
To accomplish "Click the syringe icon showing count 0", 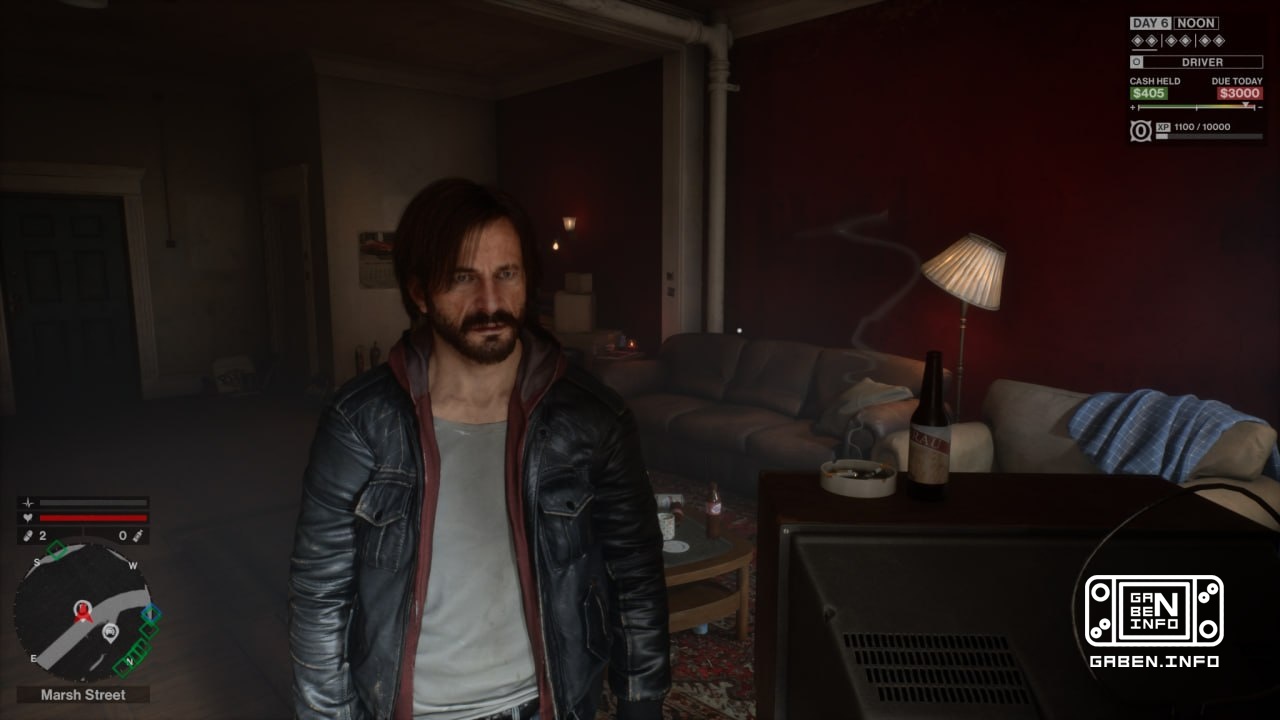I will click(137, 534).
